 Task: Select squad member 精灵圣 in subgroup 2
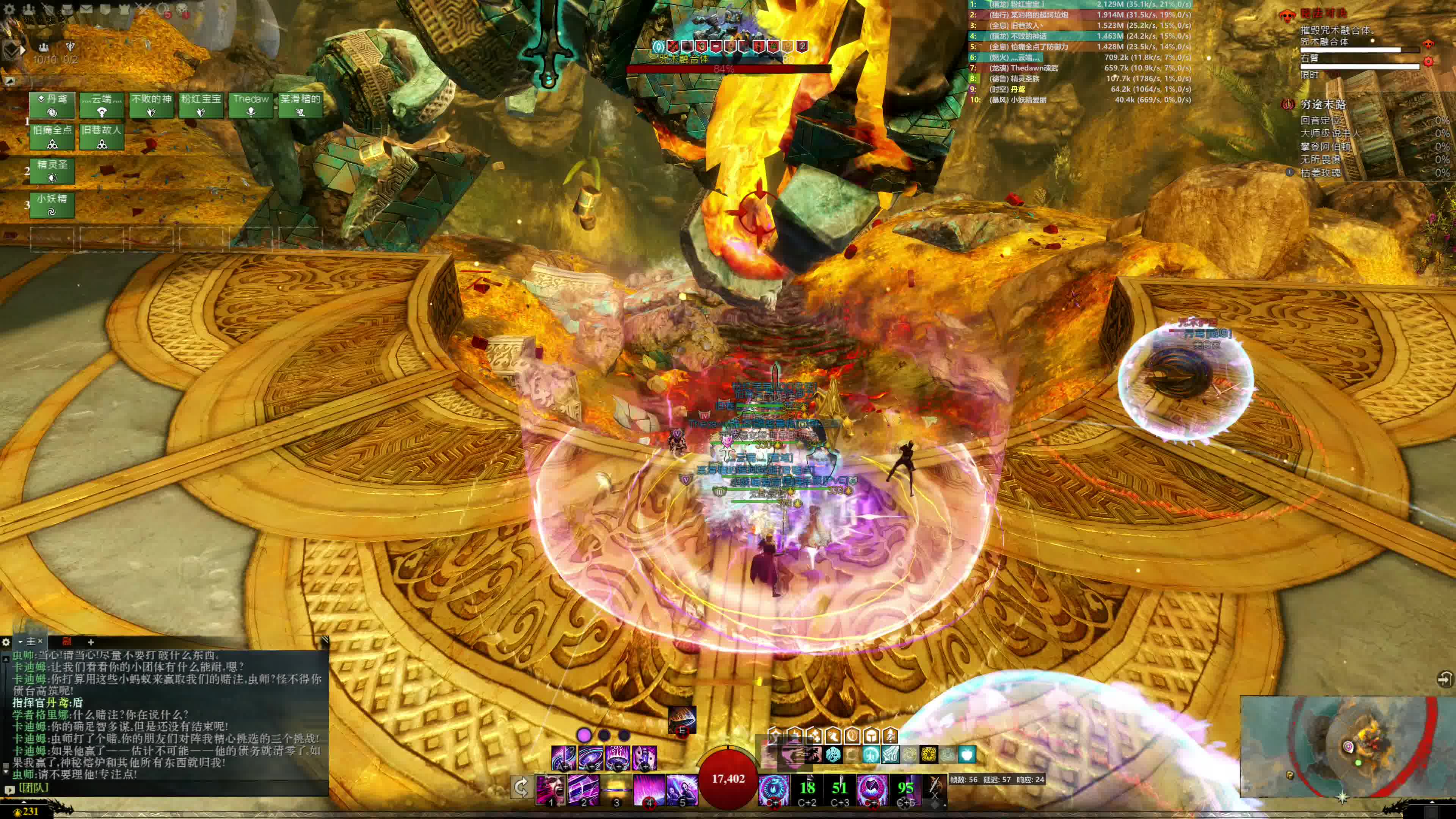coord(52,171)
